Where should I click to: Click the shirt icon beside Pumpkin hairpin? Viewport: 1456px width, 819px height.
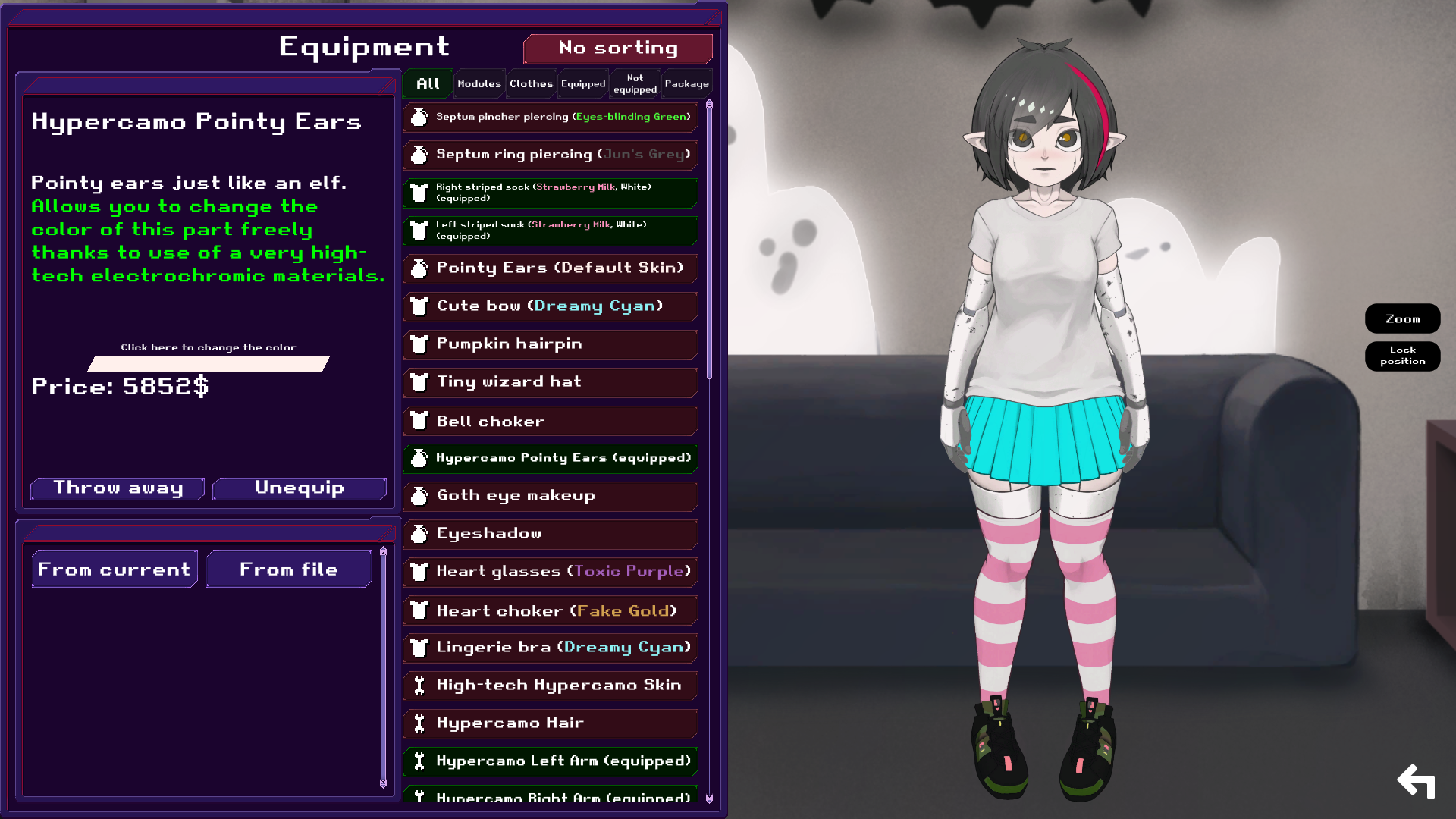click(419, 344)
